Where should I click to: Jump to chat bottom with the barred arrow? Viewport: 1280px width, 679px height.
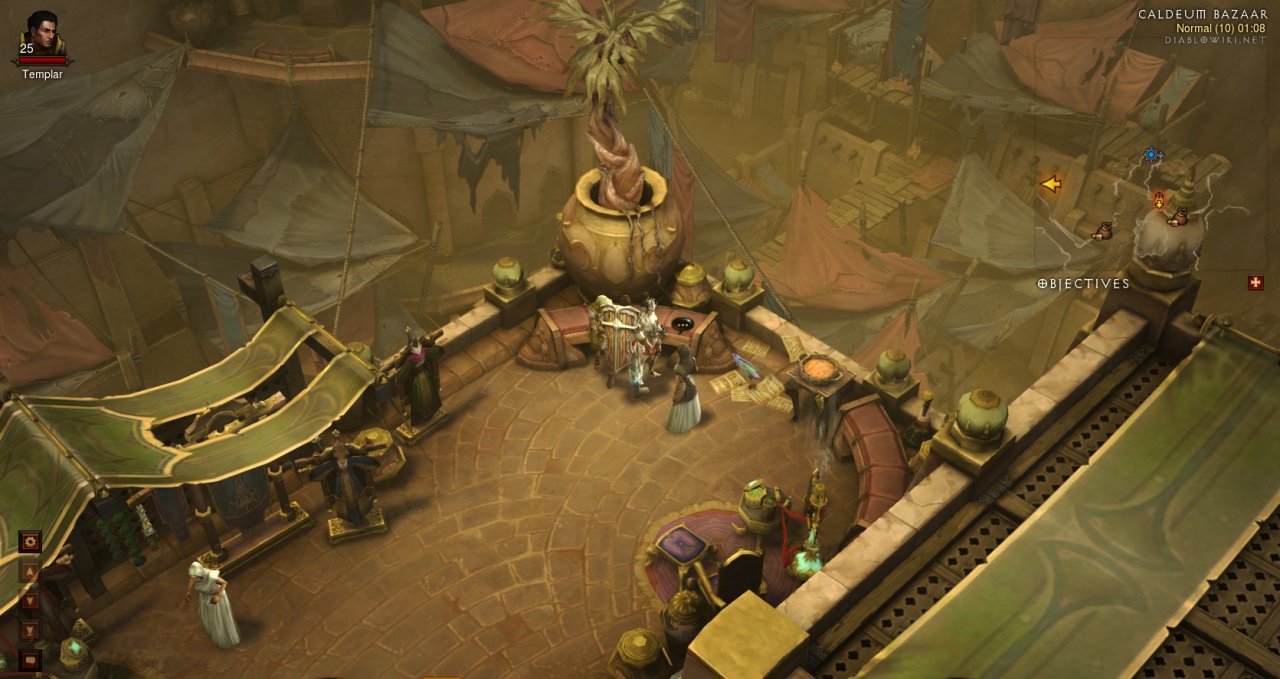[x=30, y=630]
